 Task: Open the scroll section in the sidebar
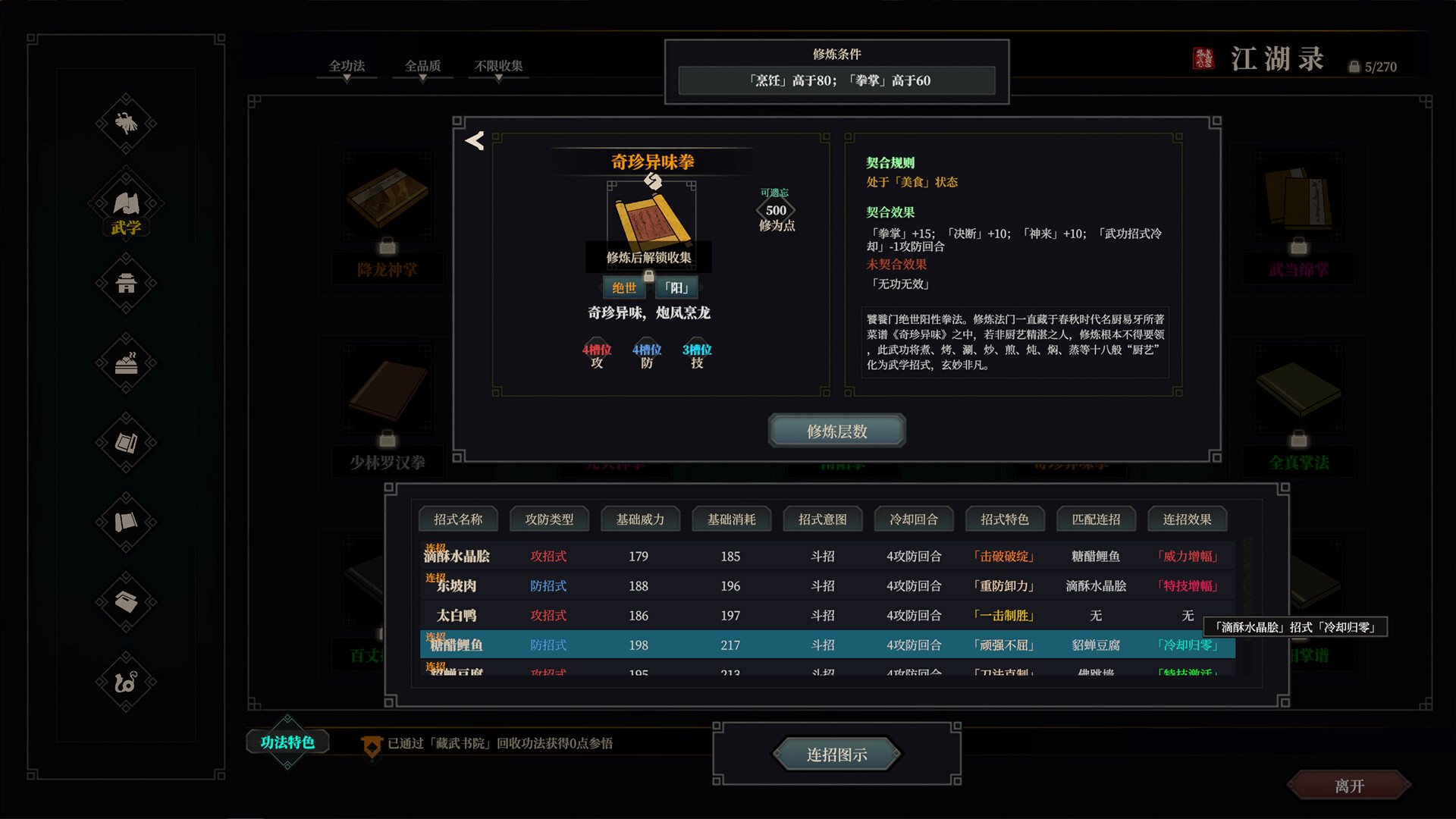[x=126, y=523]
